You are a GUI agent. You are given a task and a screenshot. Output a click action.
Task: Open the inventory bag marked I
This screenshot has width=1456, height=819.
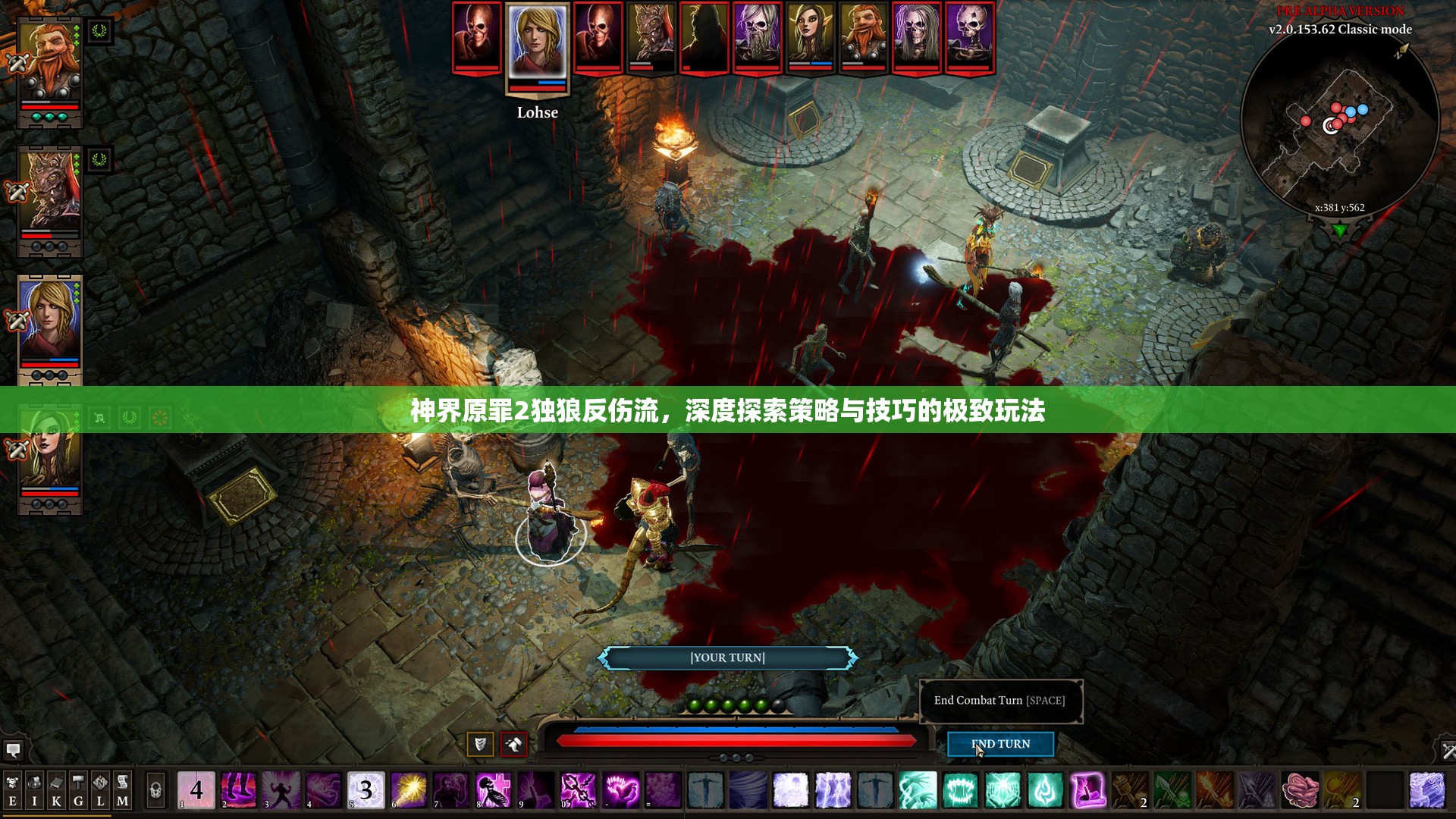(34, 791)
